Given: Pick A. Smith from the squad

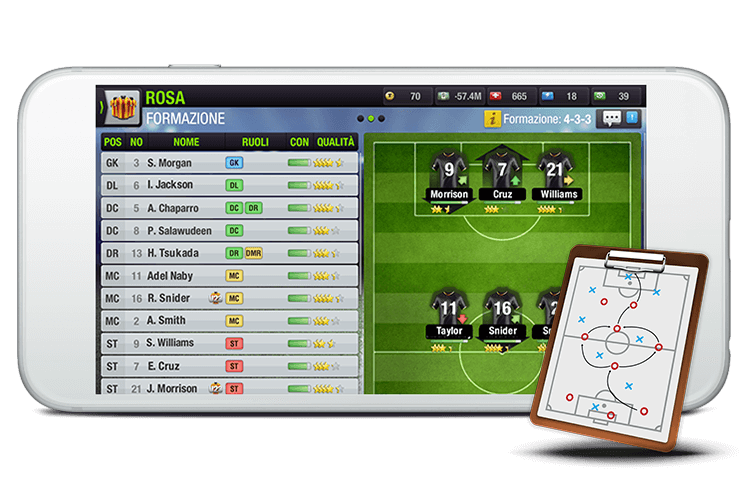Looking at the screenshot, I should (230, 321).
